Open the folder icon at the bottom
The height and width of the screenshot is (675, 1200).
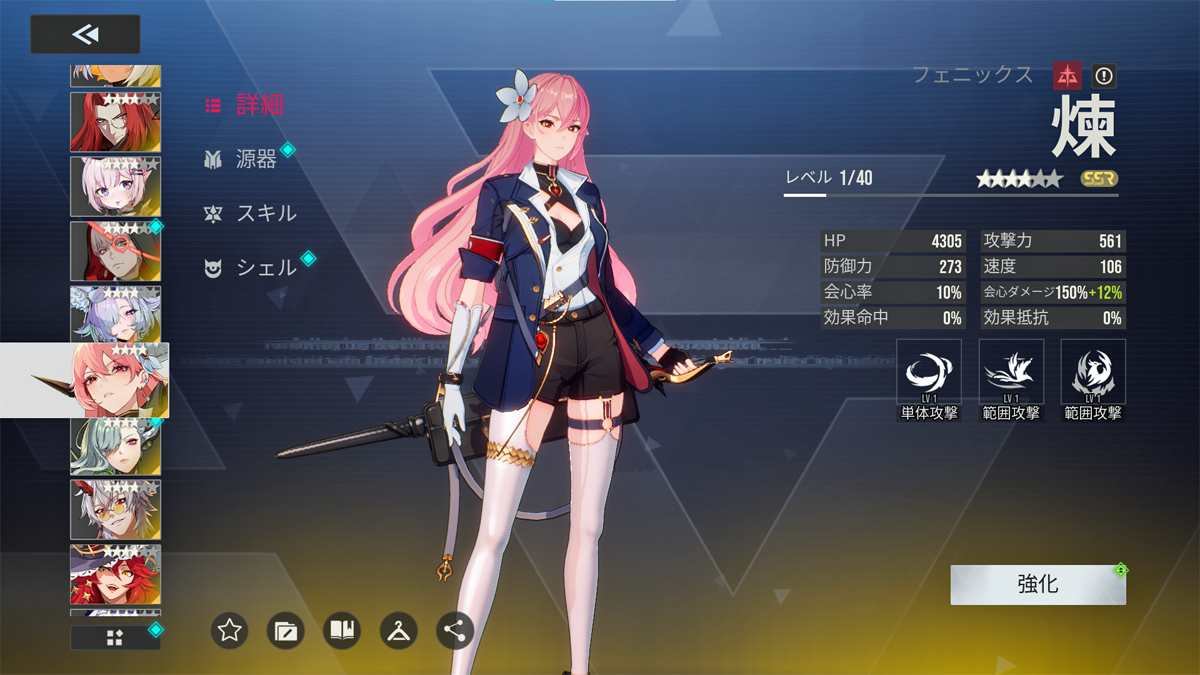[x=286, y=631]
